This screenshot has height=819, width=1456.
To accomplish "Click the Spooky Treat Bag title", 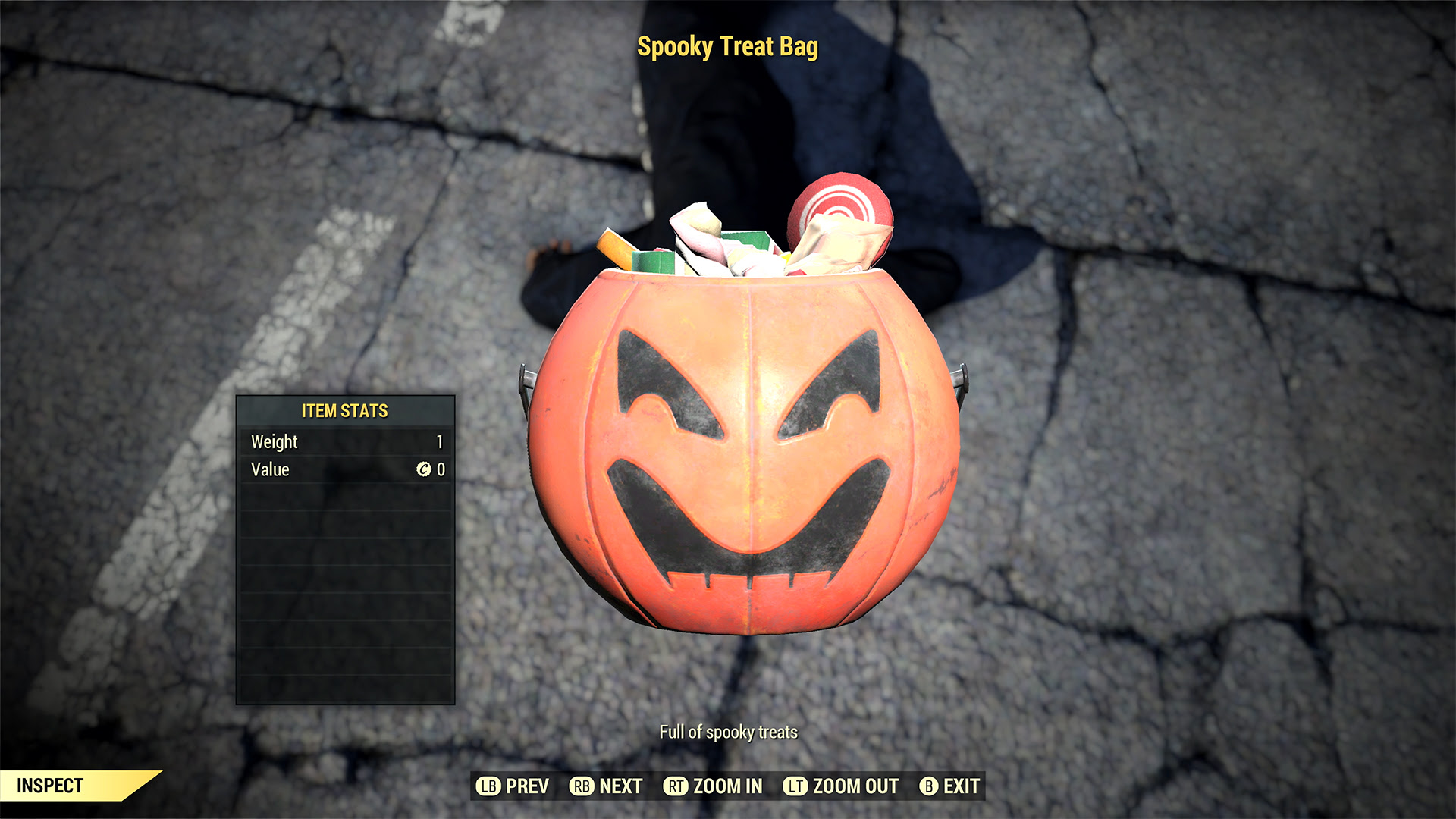I will 728,48.
